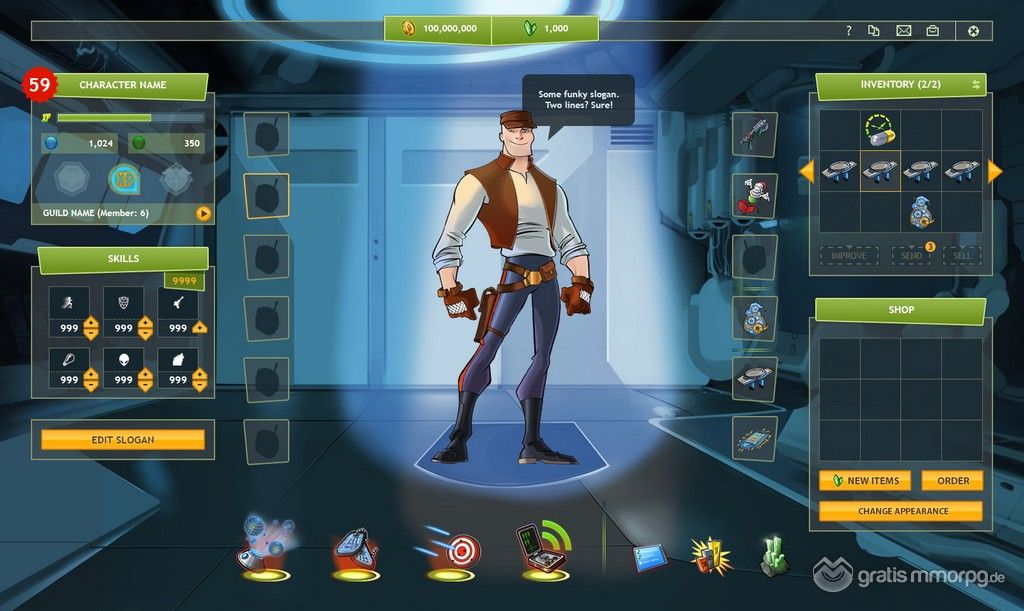This screenshot has width=1024, height=611.
Task: Open the guild details arrow button
Action: [203, 213]
